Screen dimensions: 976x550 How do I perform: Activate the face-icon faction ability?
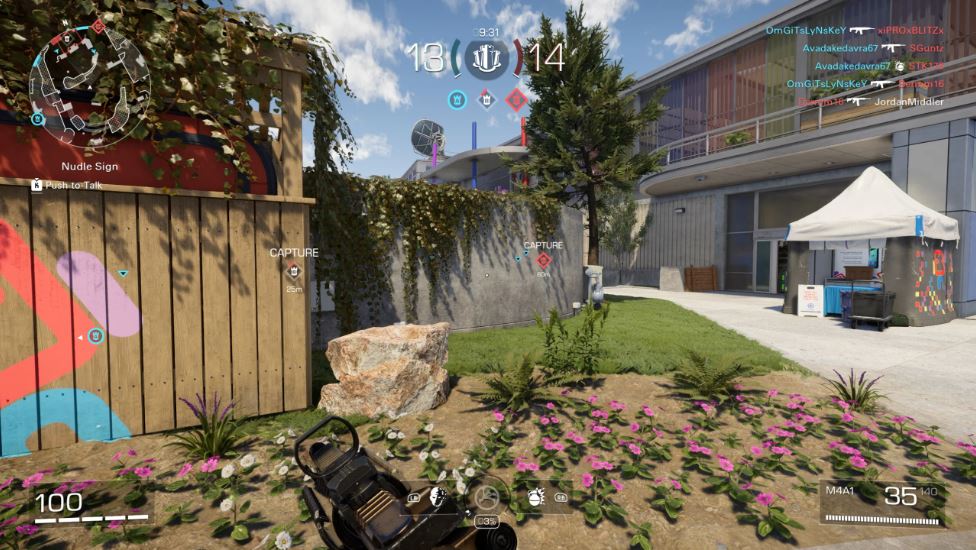[437, 496]
